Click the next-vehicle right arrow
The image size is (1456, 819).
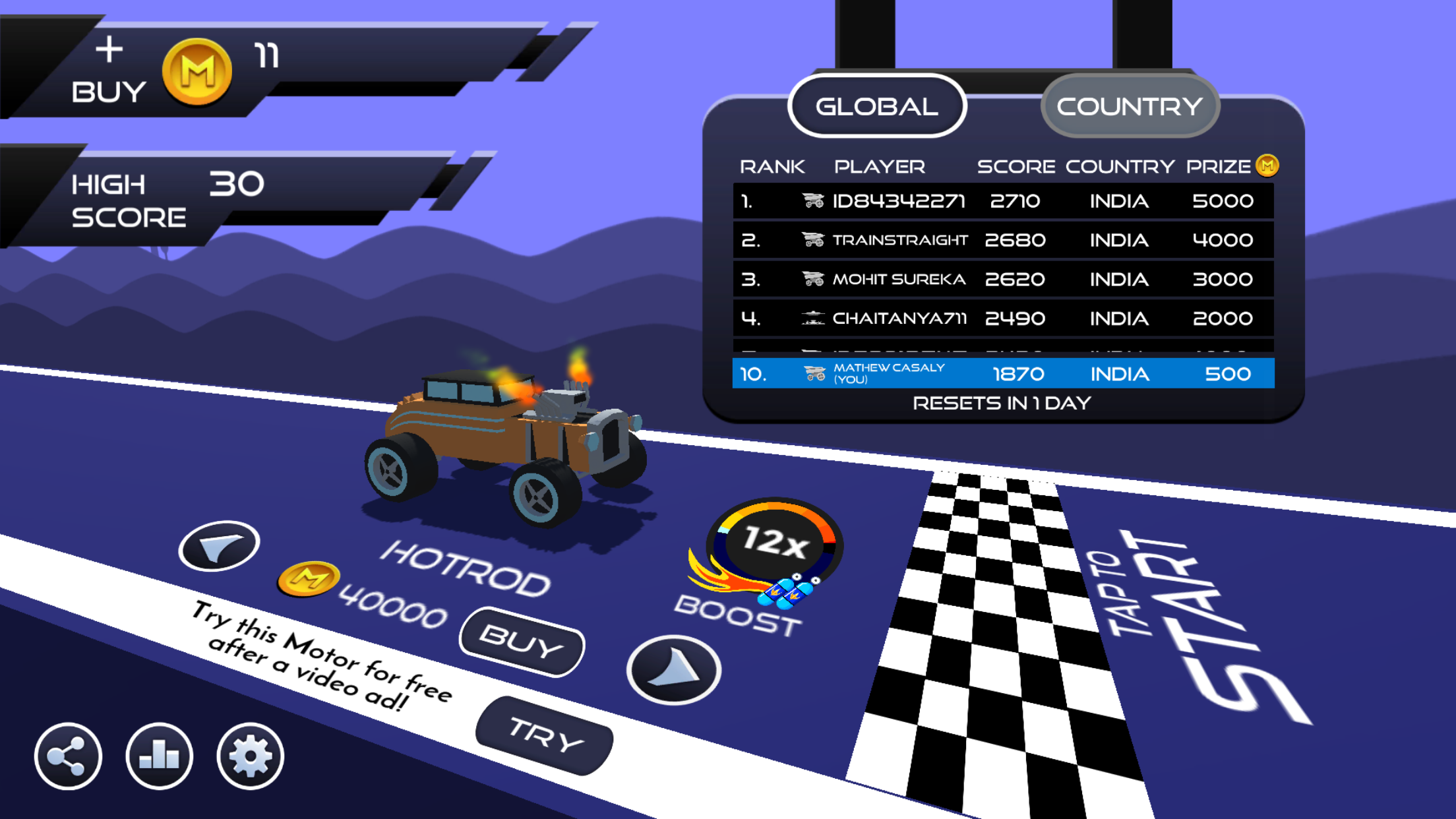[673, 669]
